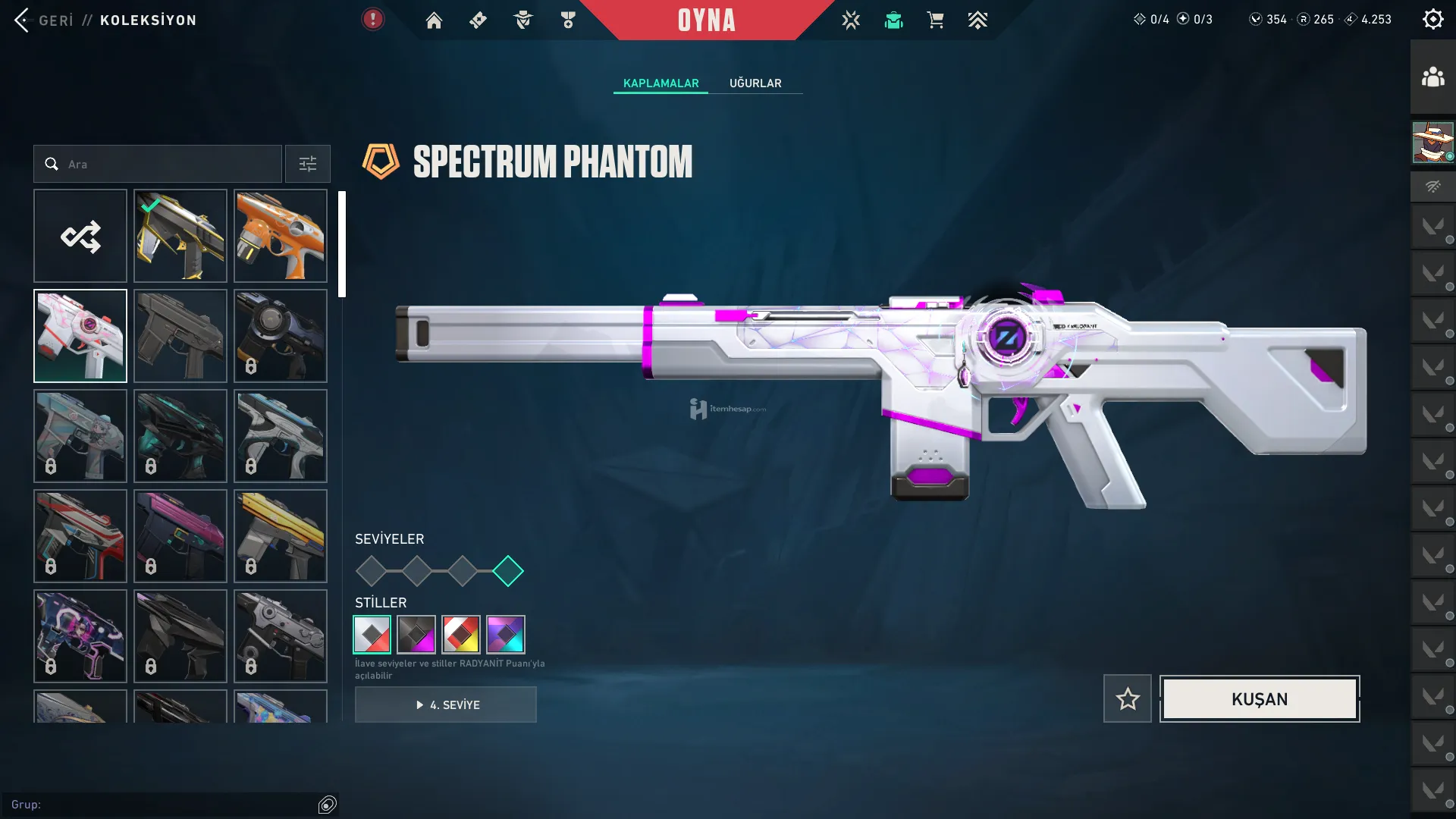The height and width of the screenshot is (819, 1456).
Task: Pick the black and magenta style variant
Action: [x=416, y=634]
